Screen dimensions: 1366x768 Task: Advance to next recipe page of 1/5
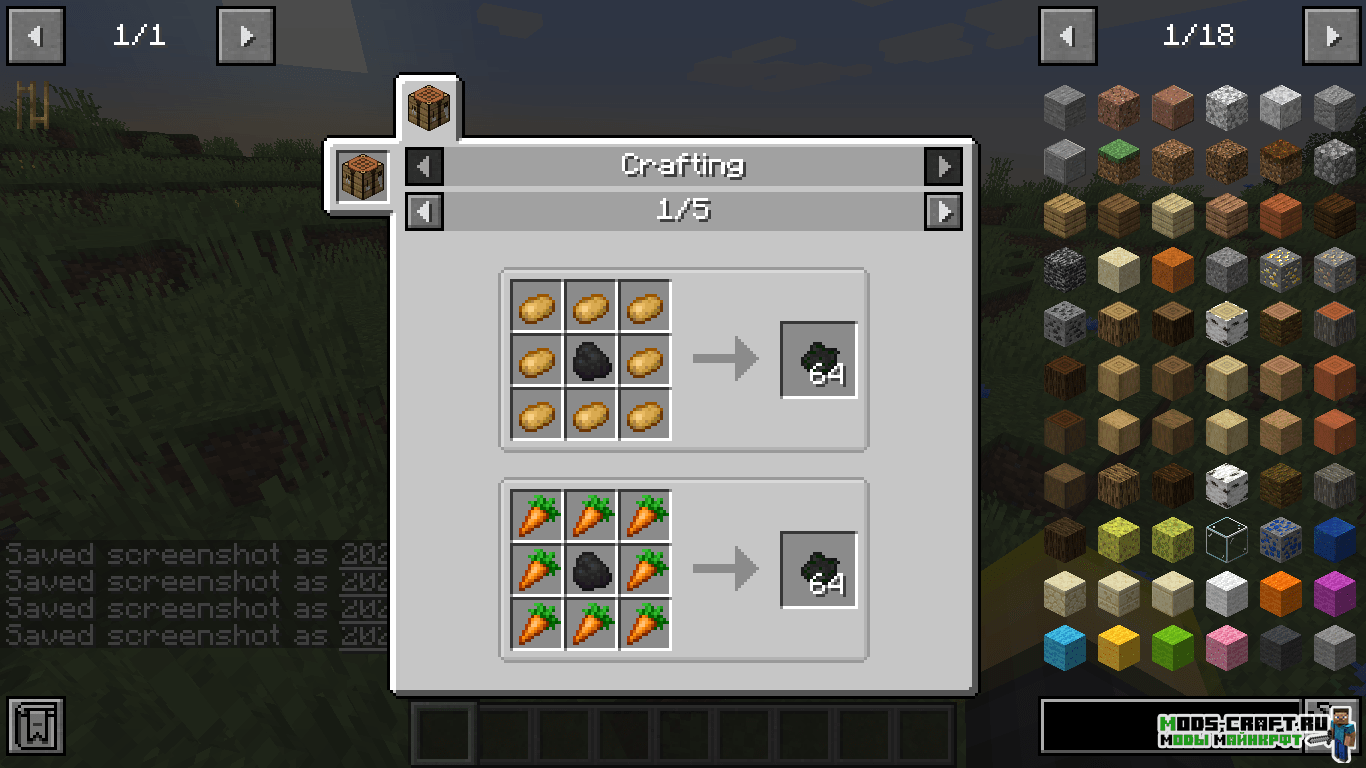point(943,211)
